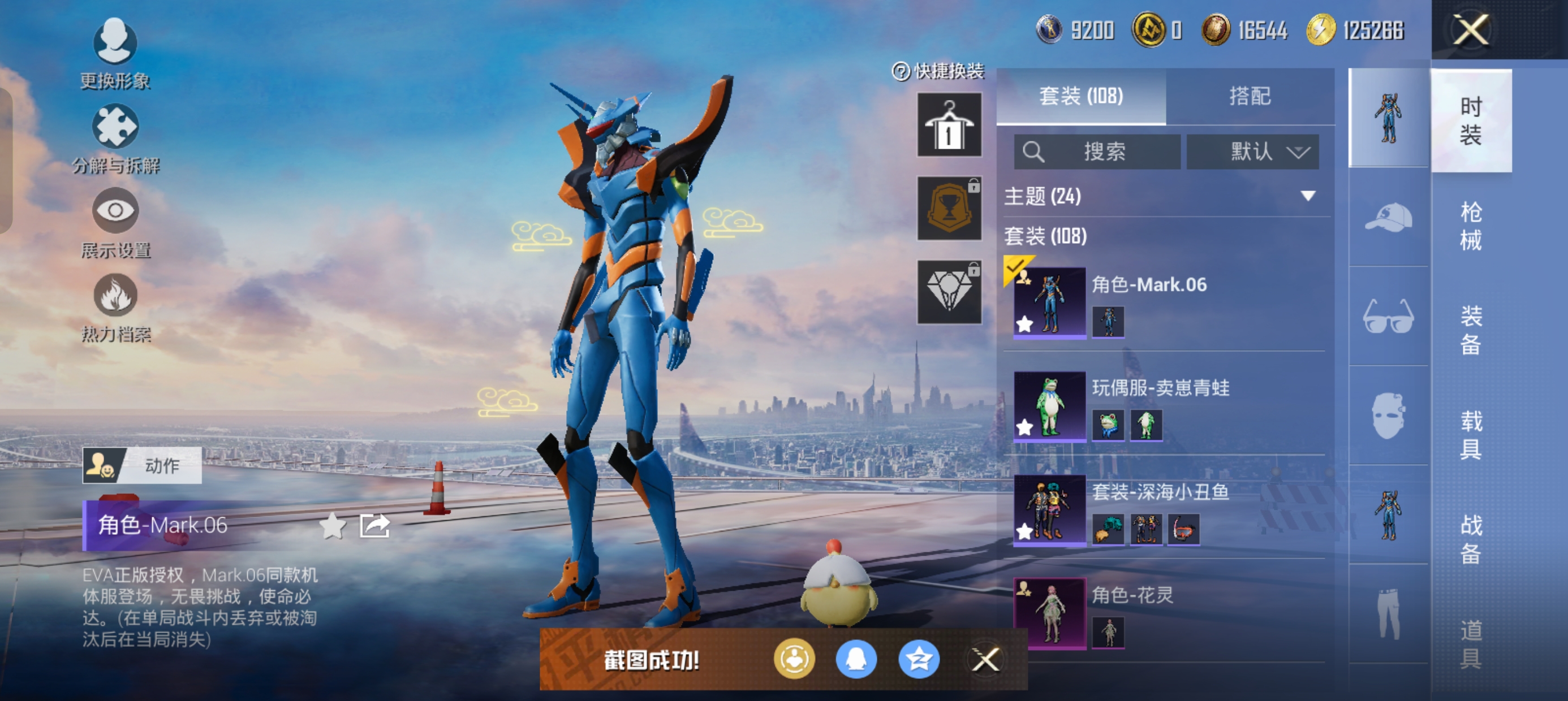1568x701 pixels.
Task: Switch to the 搭配 tab
Action: coord(1250,96)
